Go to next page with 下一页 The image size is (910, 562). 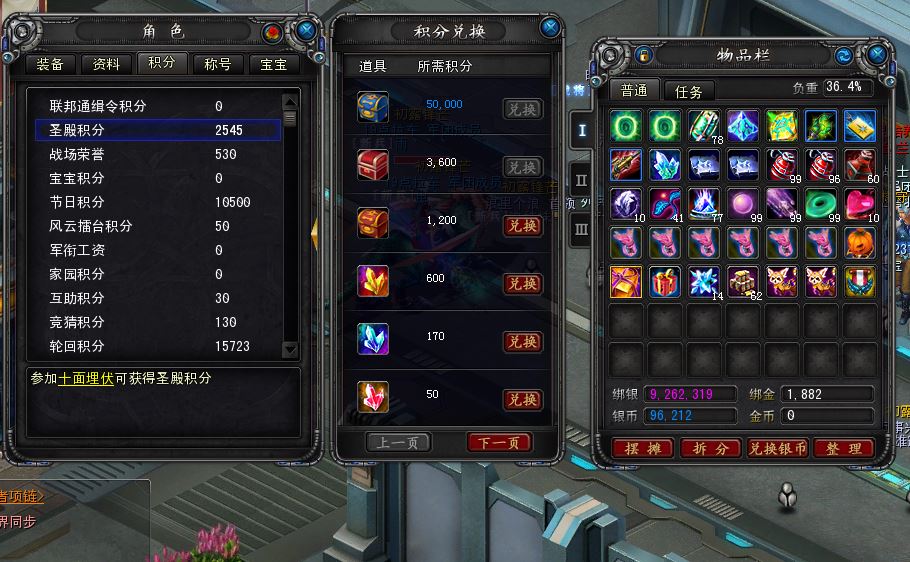coord(499,442)
